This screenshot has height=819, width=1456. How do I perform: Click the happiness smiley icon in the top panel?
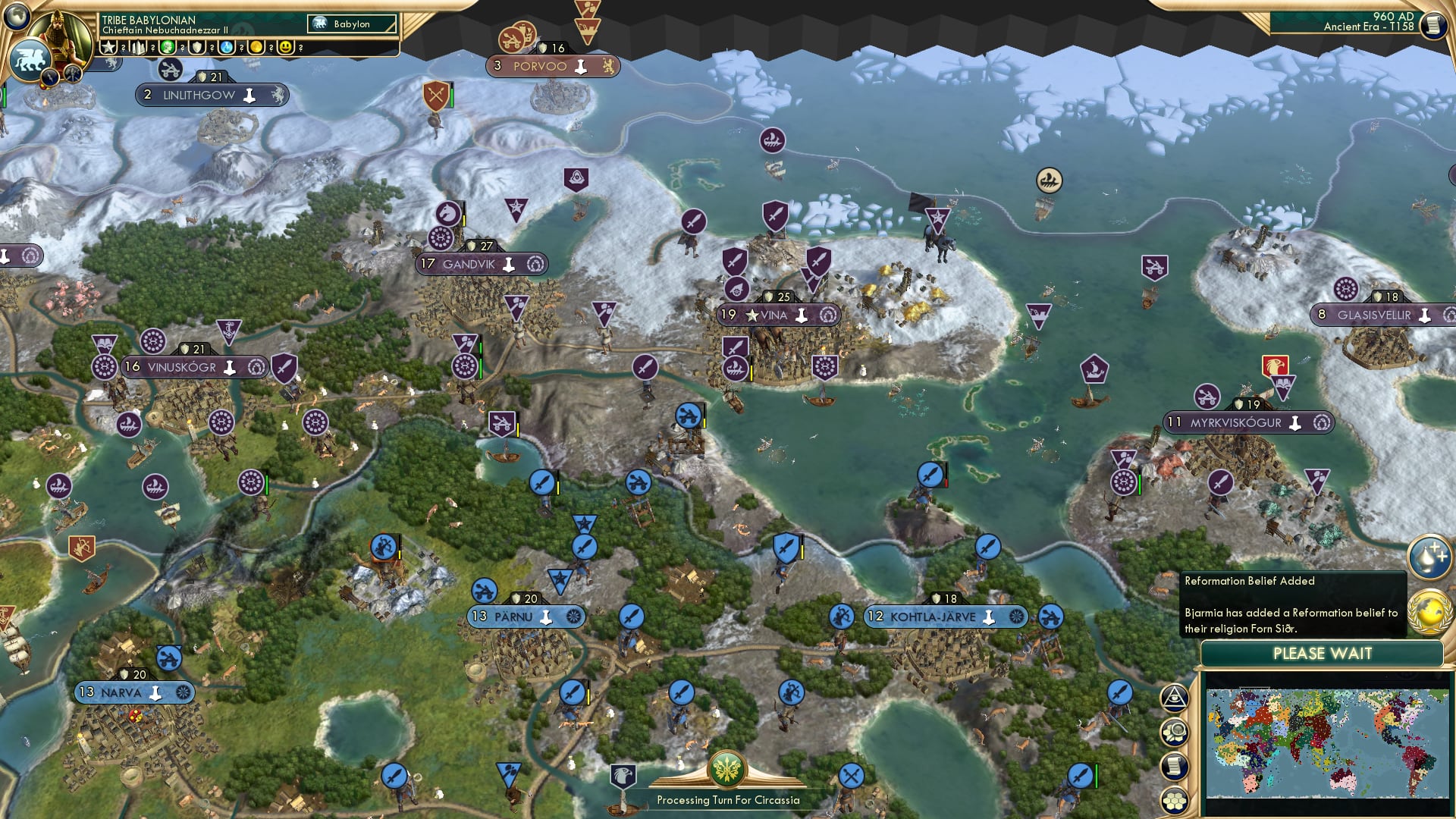(285, 48)
